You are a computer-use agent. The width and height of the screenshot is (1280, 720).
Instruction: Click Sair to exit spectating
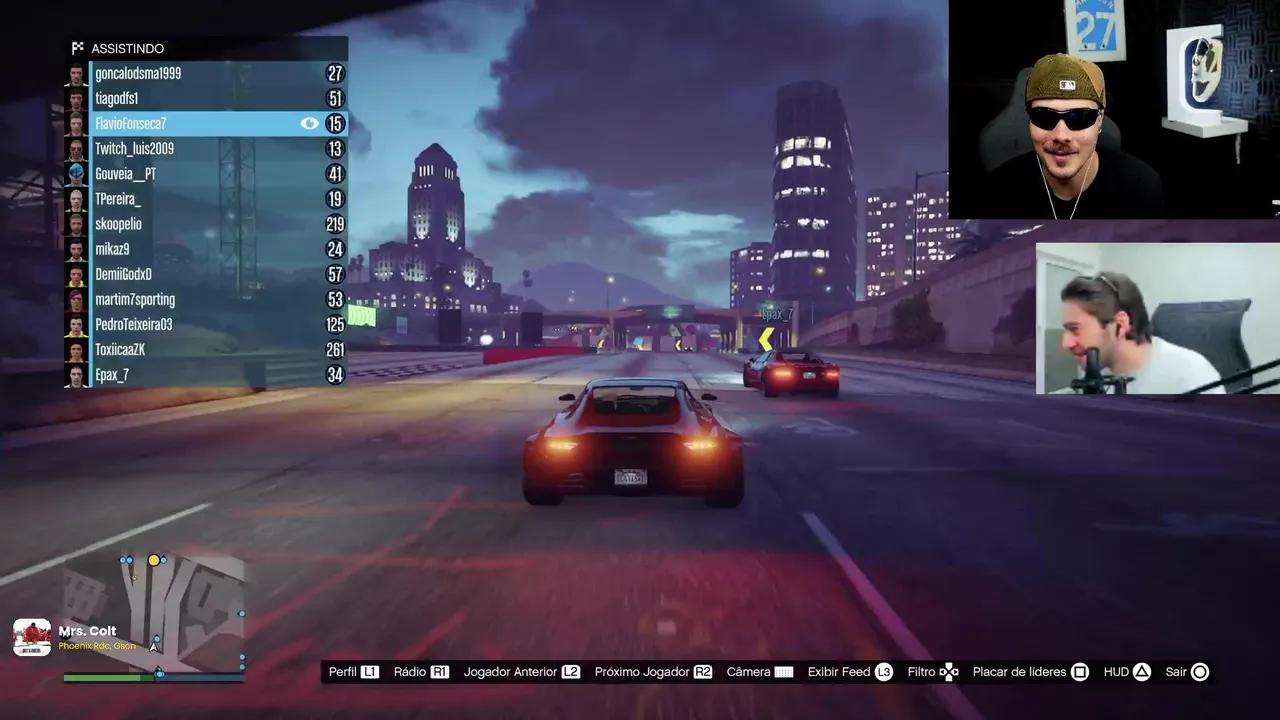[x=1175, y=671]
